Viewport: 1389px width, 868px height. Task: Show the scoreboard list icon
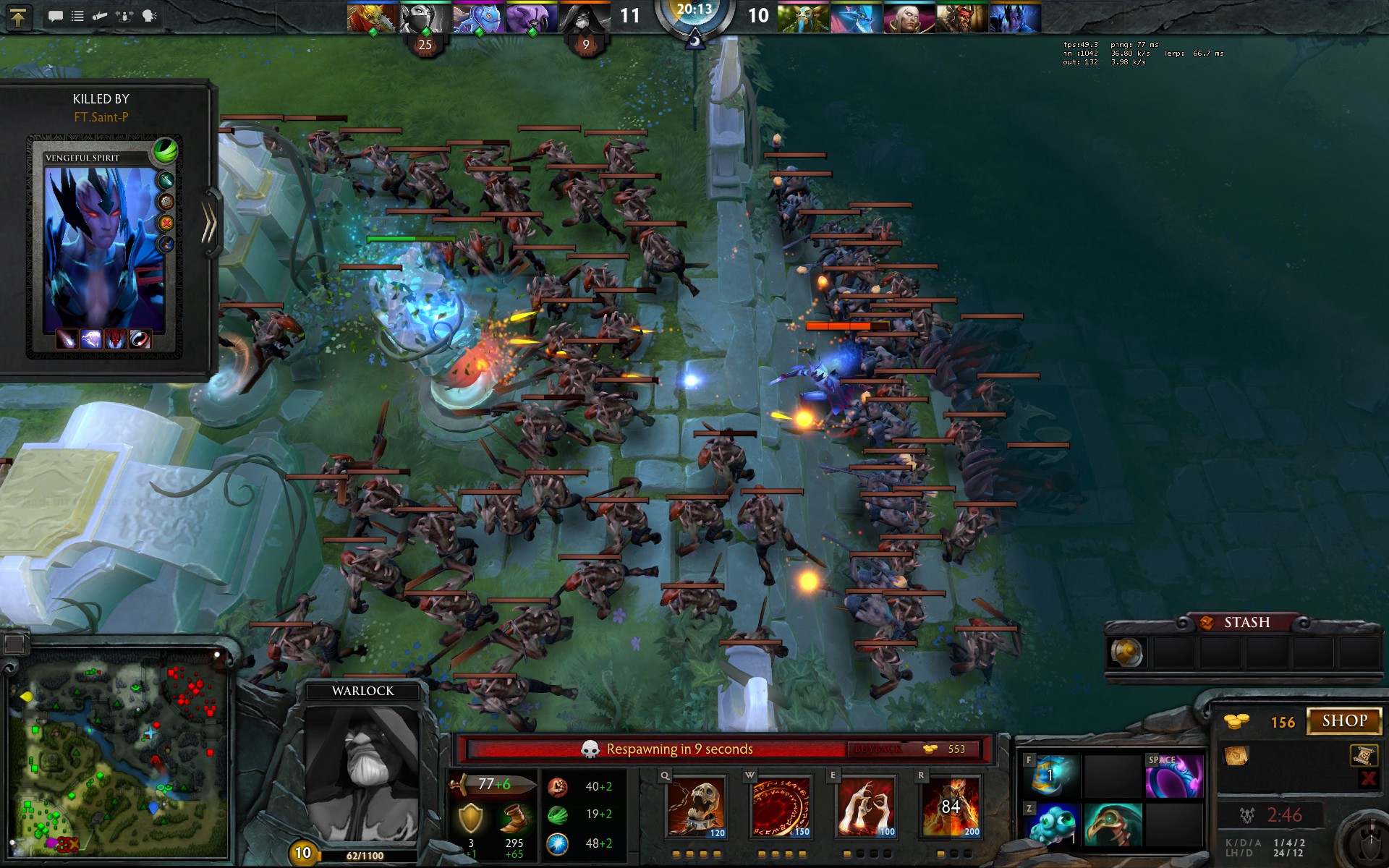coord(77,16)
